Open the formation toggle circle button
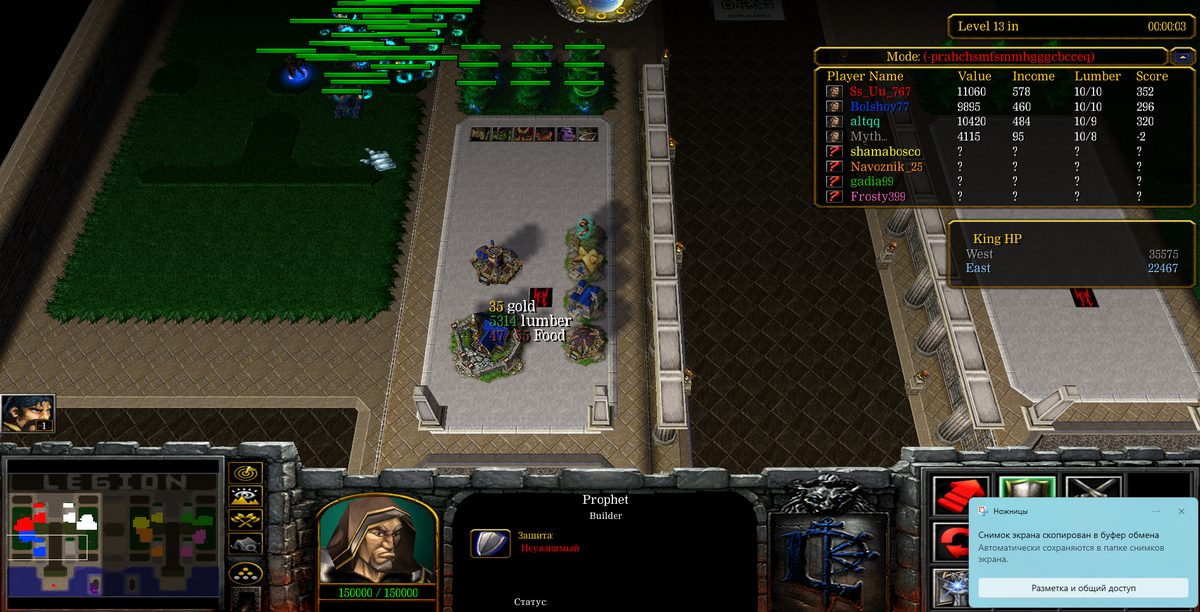Viewport: 1200px width, 612px height. tap(246, 572)
